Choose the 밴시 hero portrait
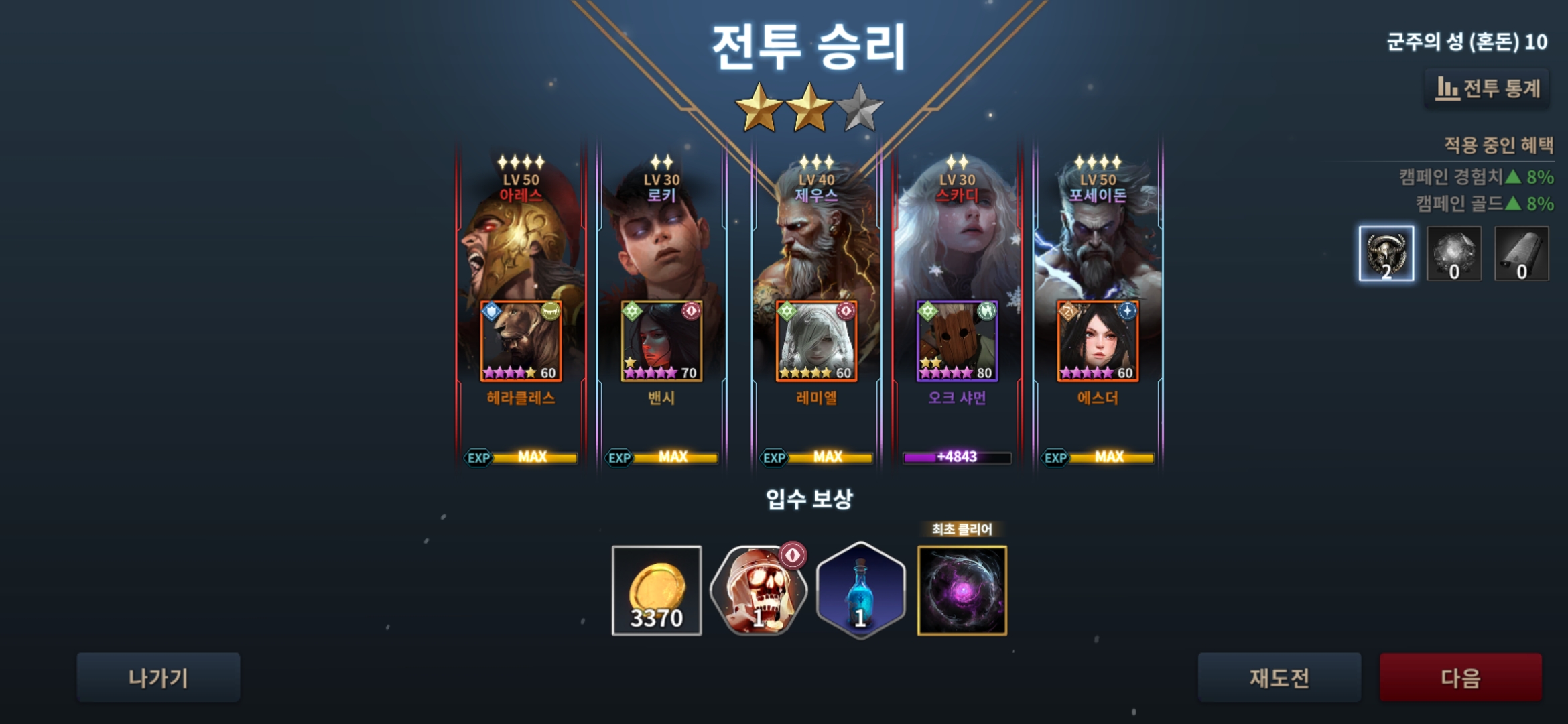 pyautogui.click(x=661, y=342)
